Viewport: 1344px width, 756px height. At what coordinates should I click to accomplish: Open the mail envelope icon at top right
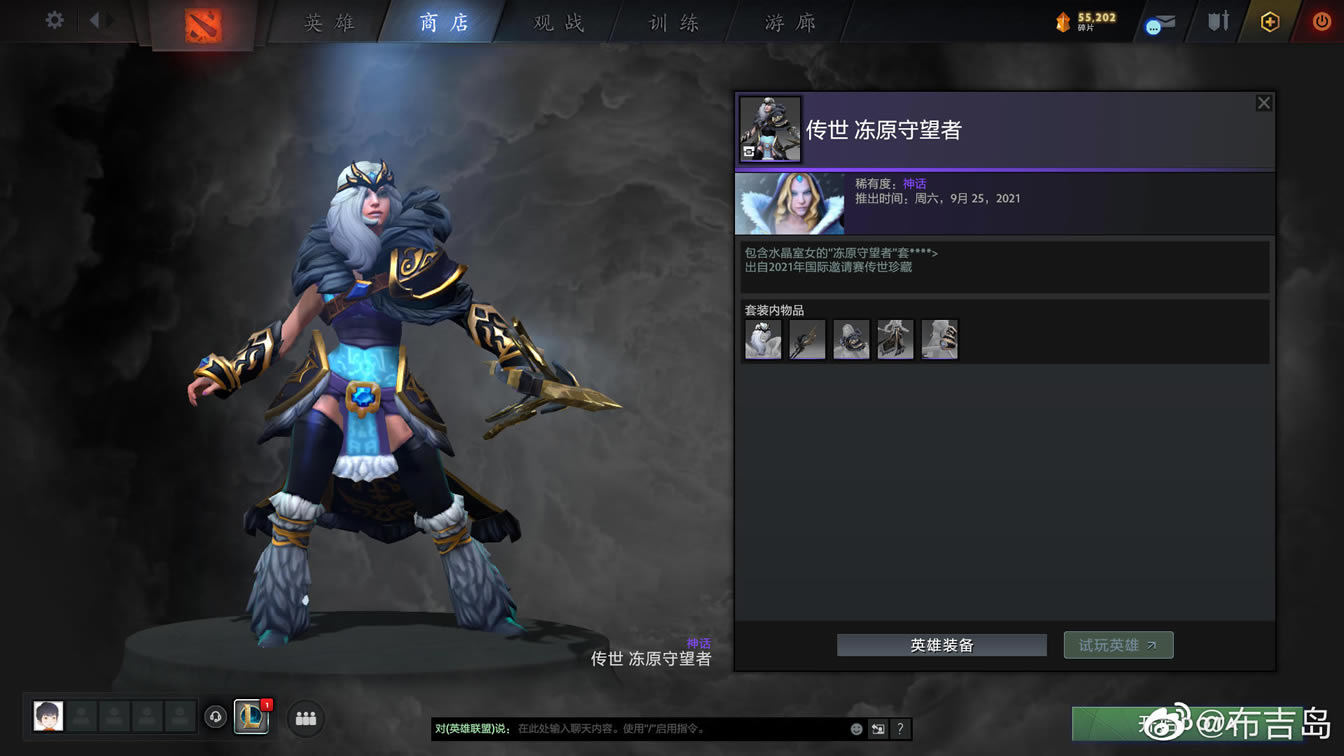[x=1160, y=22]
